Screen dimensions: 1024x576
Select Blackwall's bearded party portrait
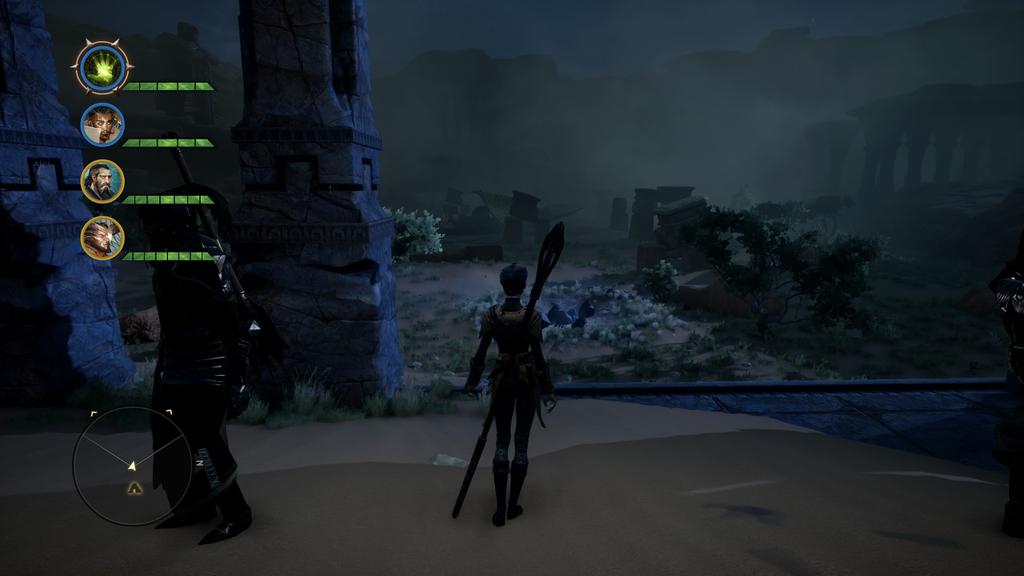[102, 182]
